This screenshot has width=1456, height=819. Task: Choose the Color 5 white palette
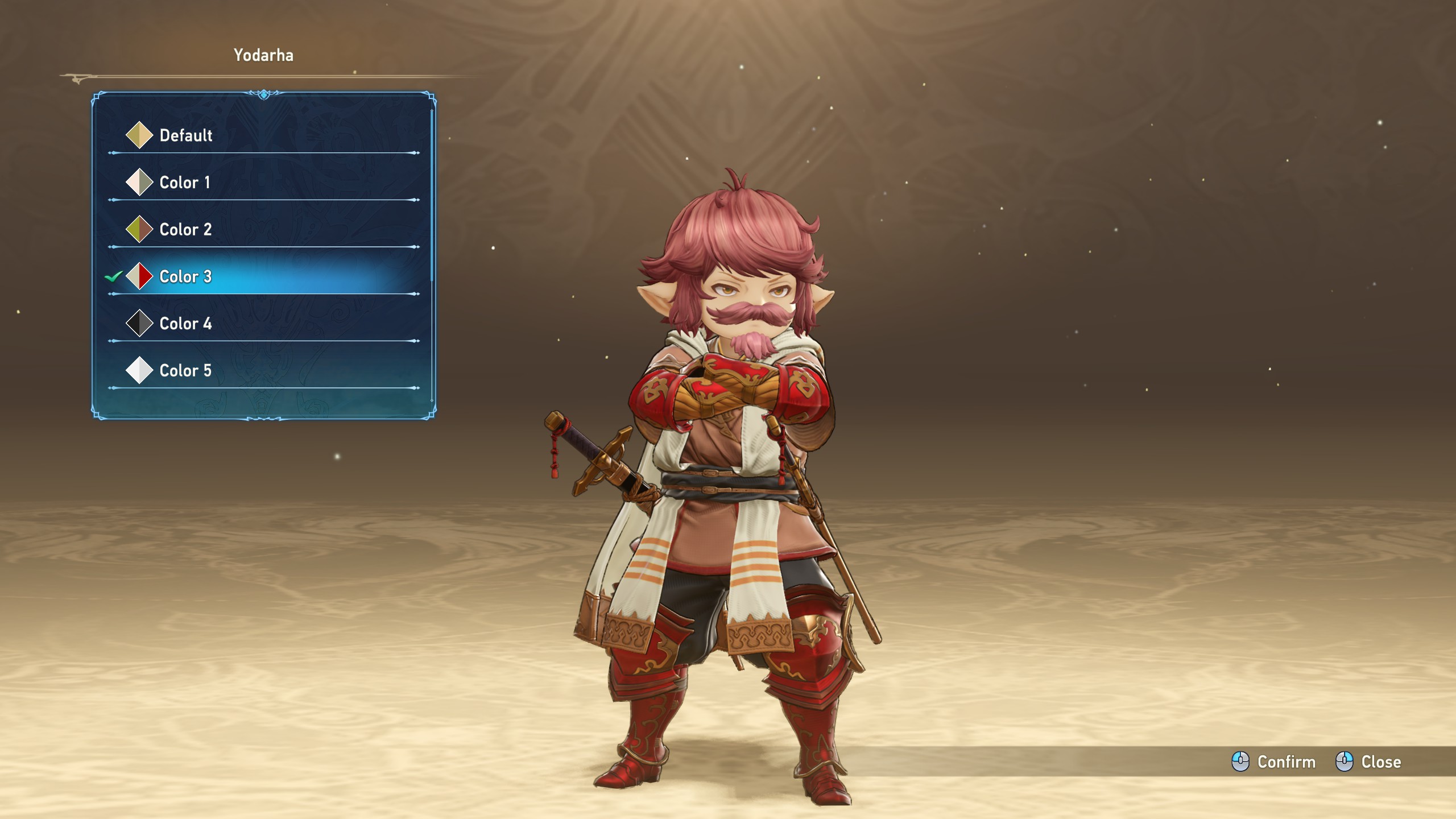[185, 371]
